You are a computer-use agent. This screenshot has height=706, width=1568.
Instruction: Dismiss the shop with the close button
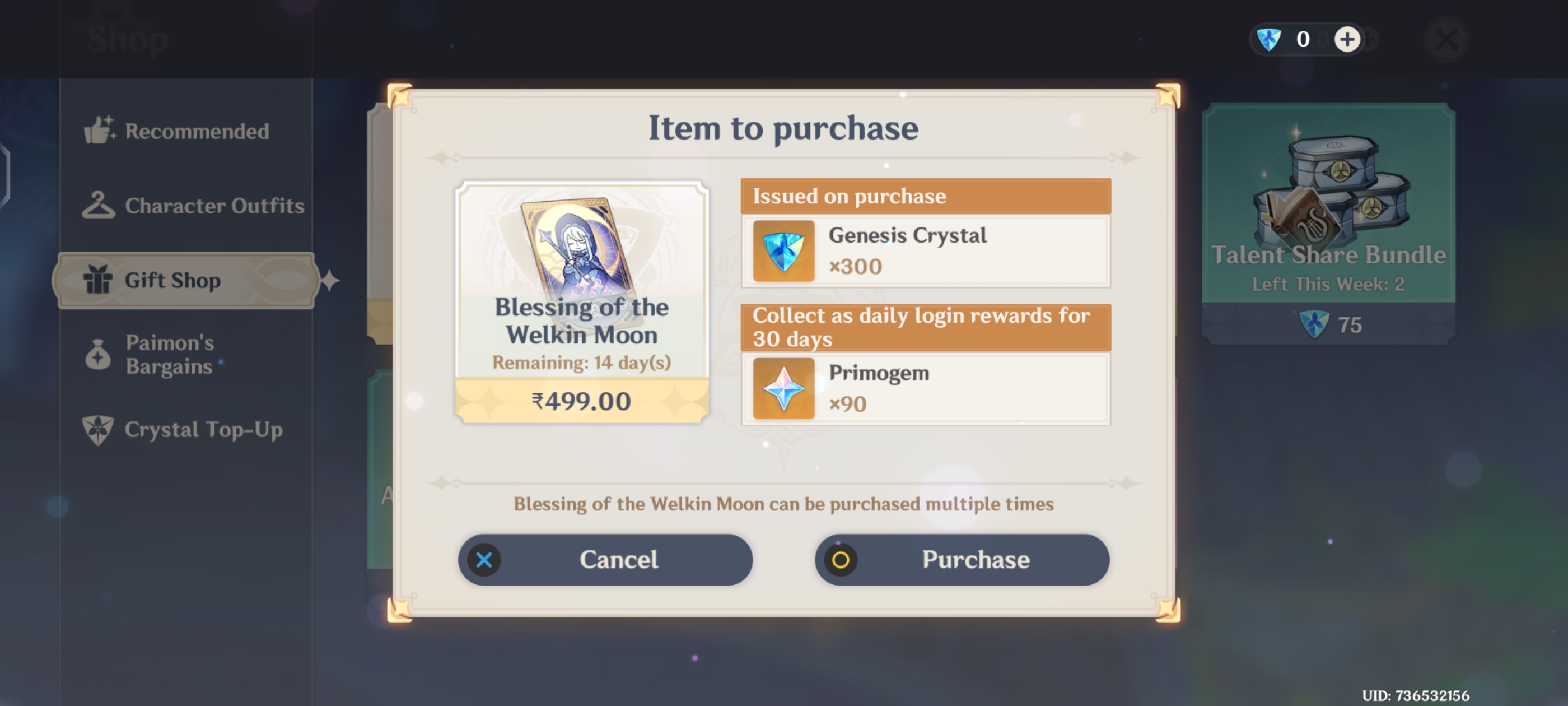point(1448,38)
